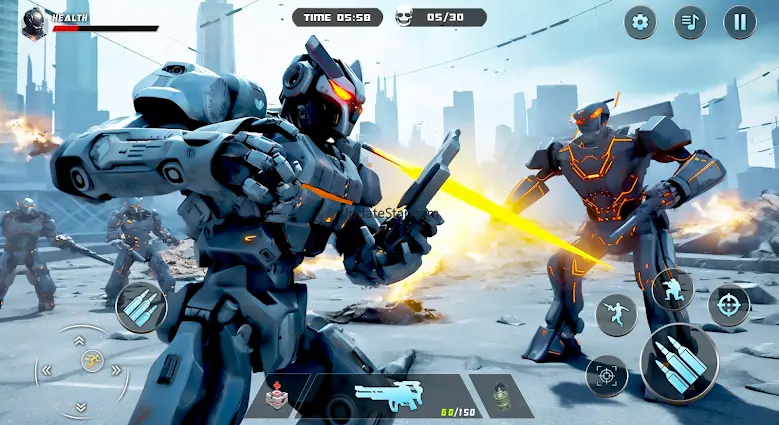Use the medkit slot
The width and height of the screenshot is (779, 425).
point(279,396)
